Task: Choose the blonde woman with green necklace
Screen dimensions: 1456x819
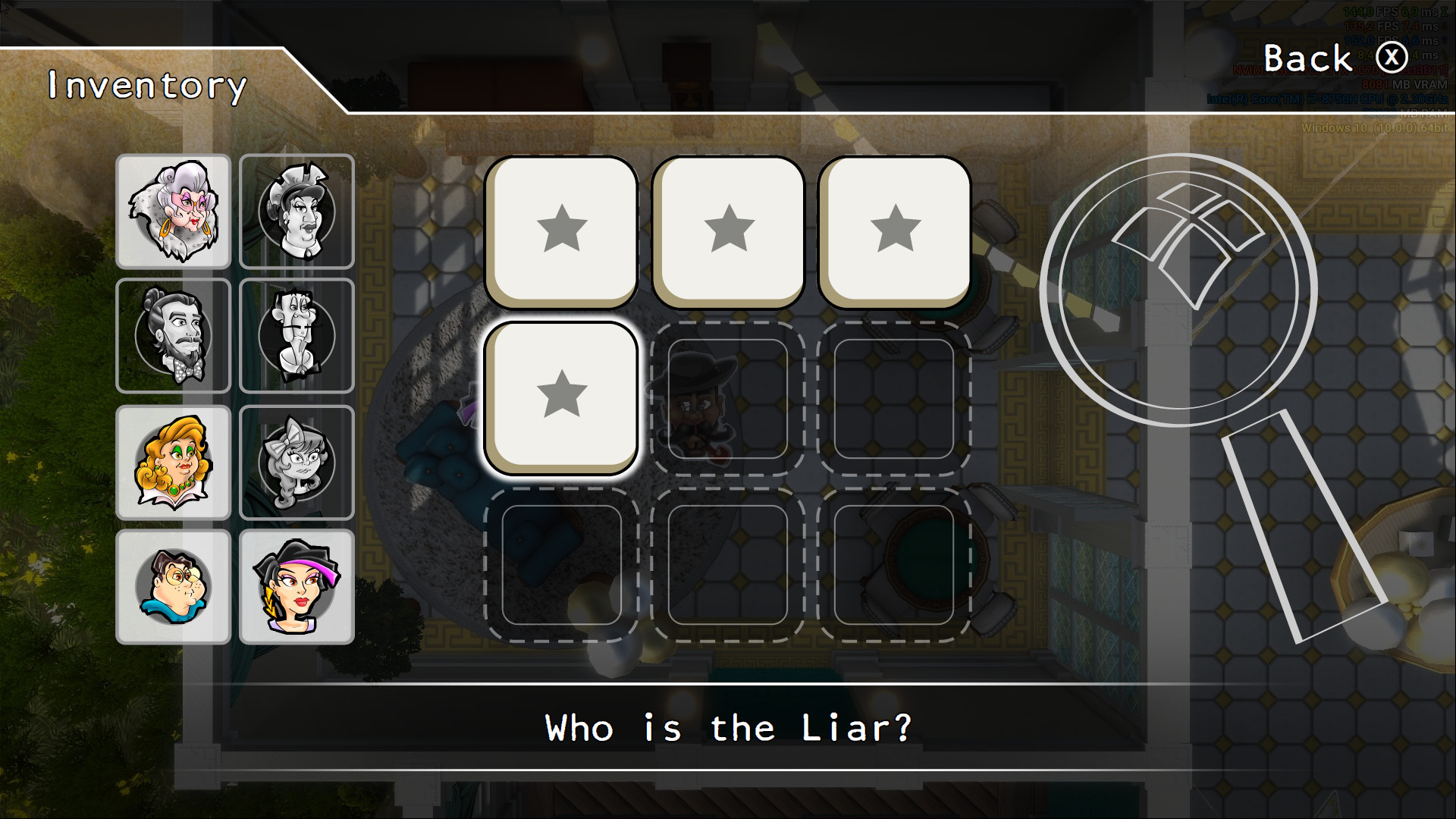Action: click(173, 461)
